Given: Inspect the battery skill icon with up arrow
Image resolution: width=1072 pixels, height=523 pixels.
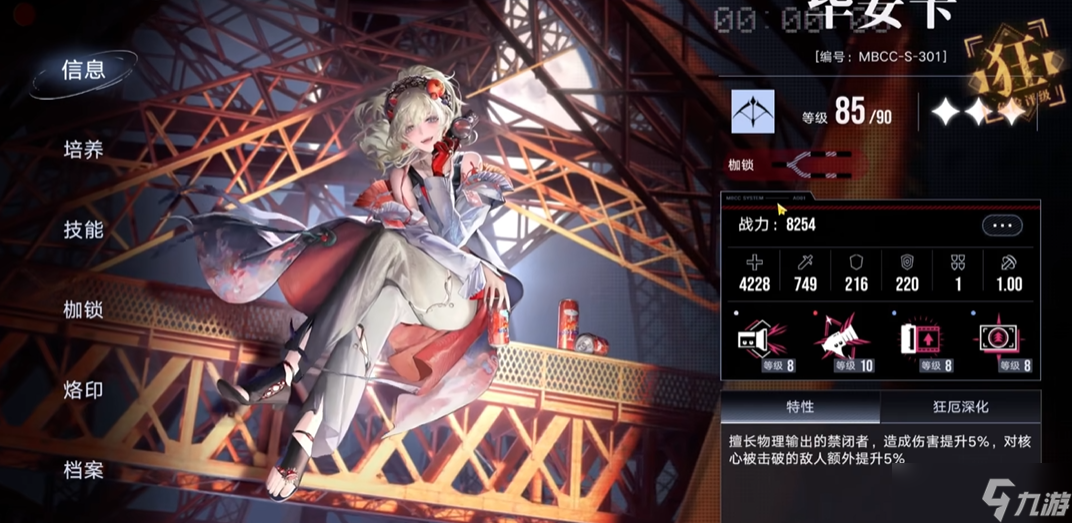Looking at the screenshot, I should [920, 340].
